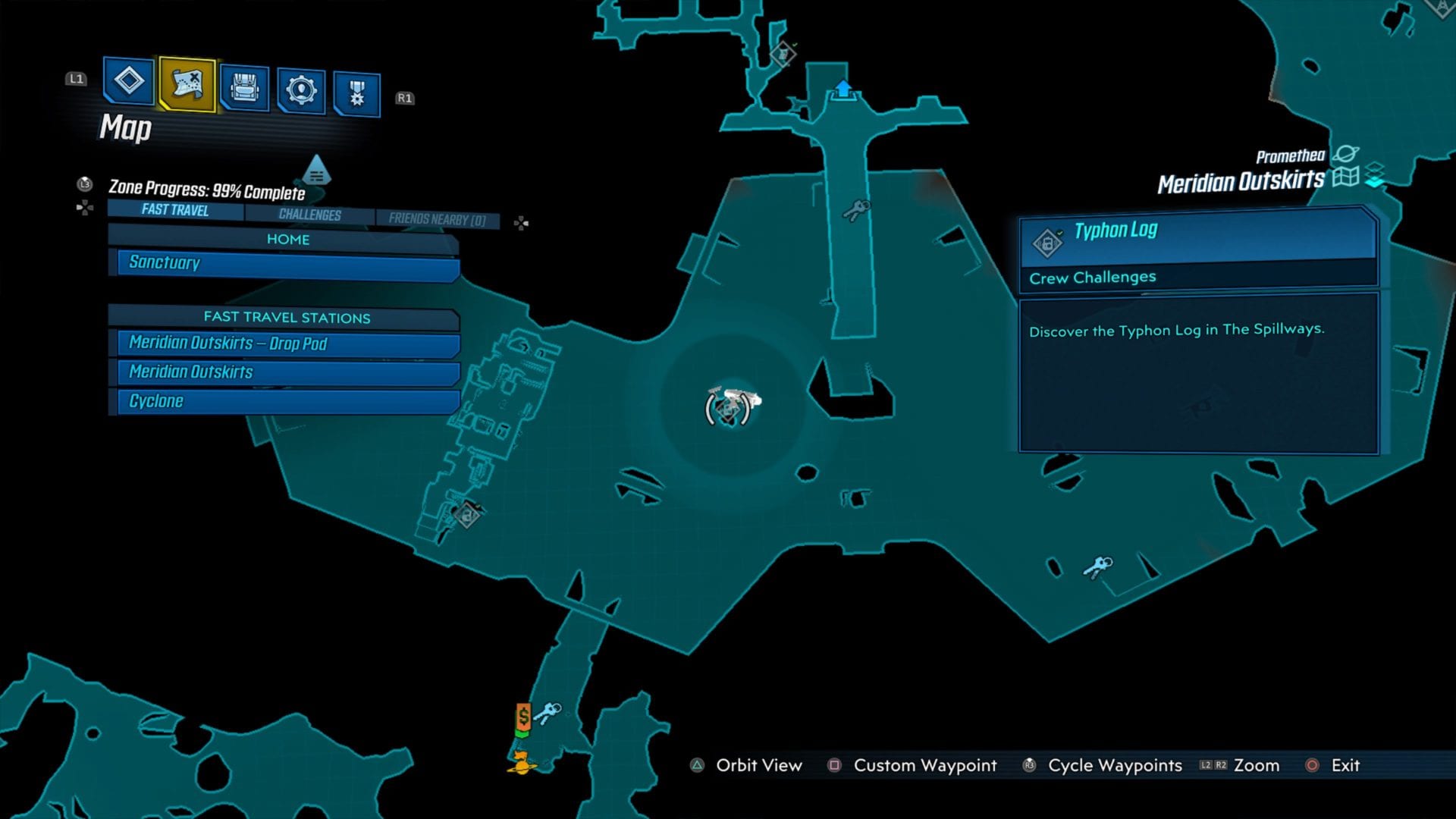Click the blue exit arrow at the map's top
The width and height of the screenshot is (1456, 819).
click(x=844, y=89)
